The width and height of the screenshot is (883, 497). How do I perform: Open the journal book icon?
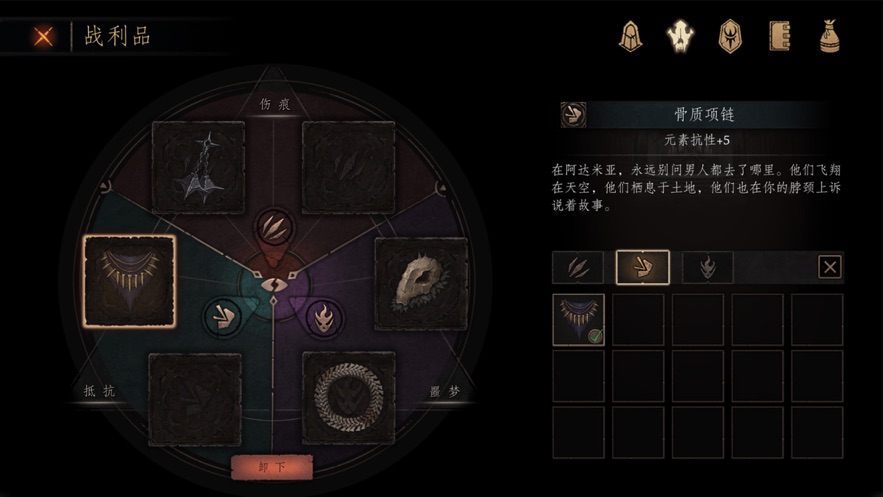(x=780, y=37)
